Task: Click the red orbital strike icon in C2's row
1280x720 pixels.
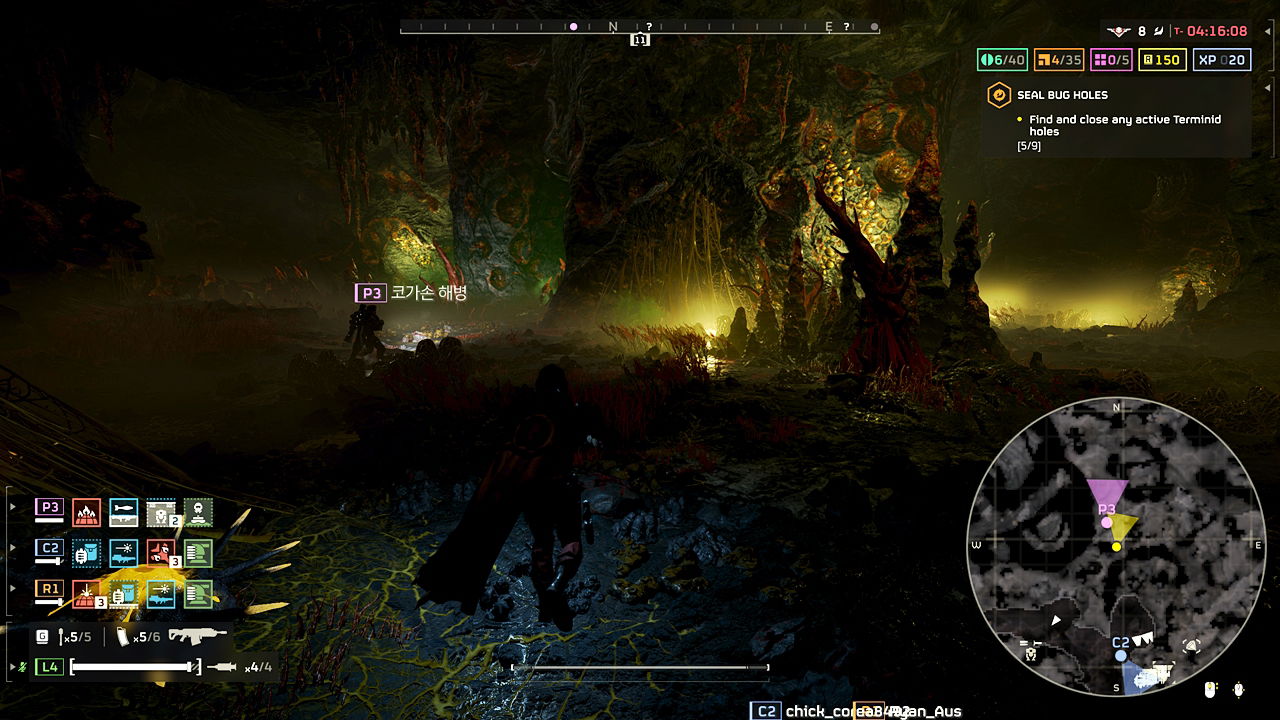Action: [x=159, y=554]
